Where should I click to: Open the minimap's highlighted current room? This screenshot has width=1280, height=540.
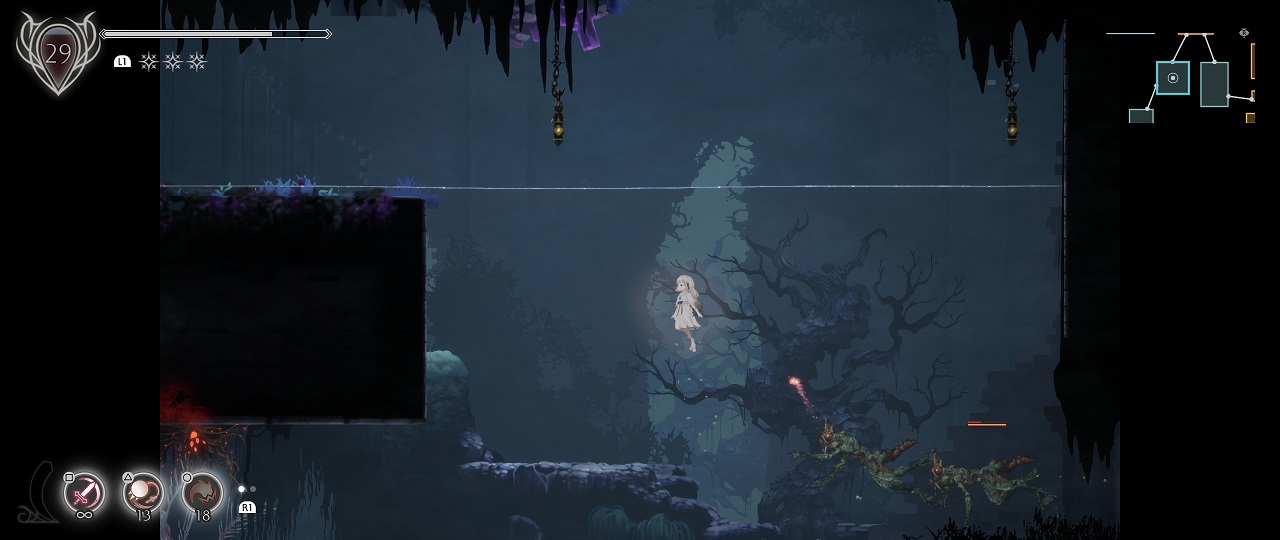1173,78
